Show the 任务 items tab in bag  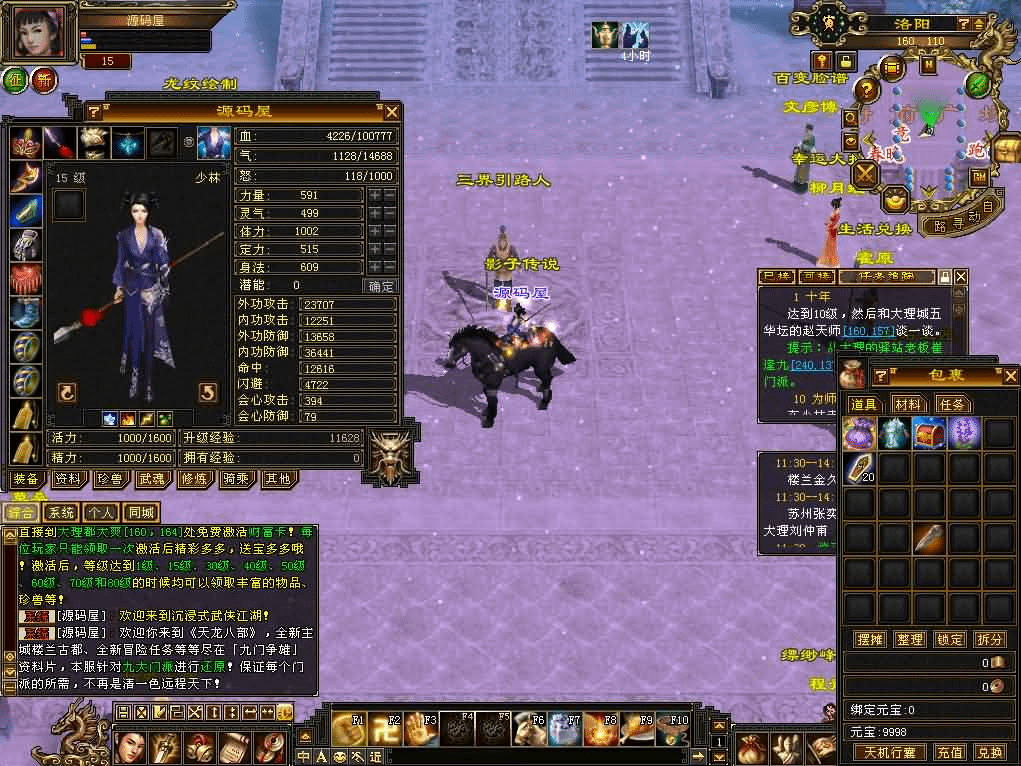(951, 404)
